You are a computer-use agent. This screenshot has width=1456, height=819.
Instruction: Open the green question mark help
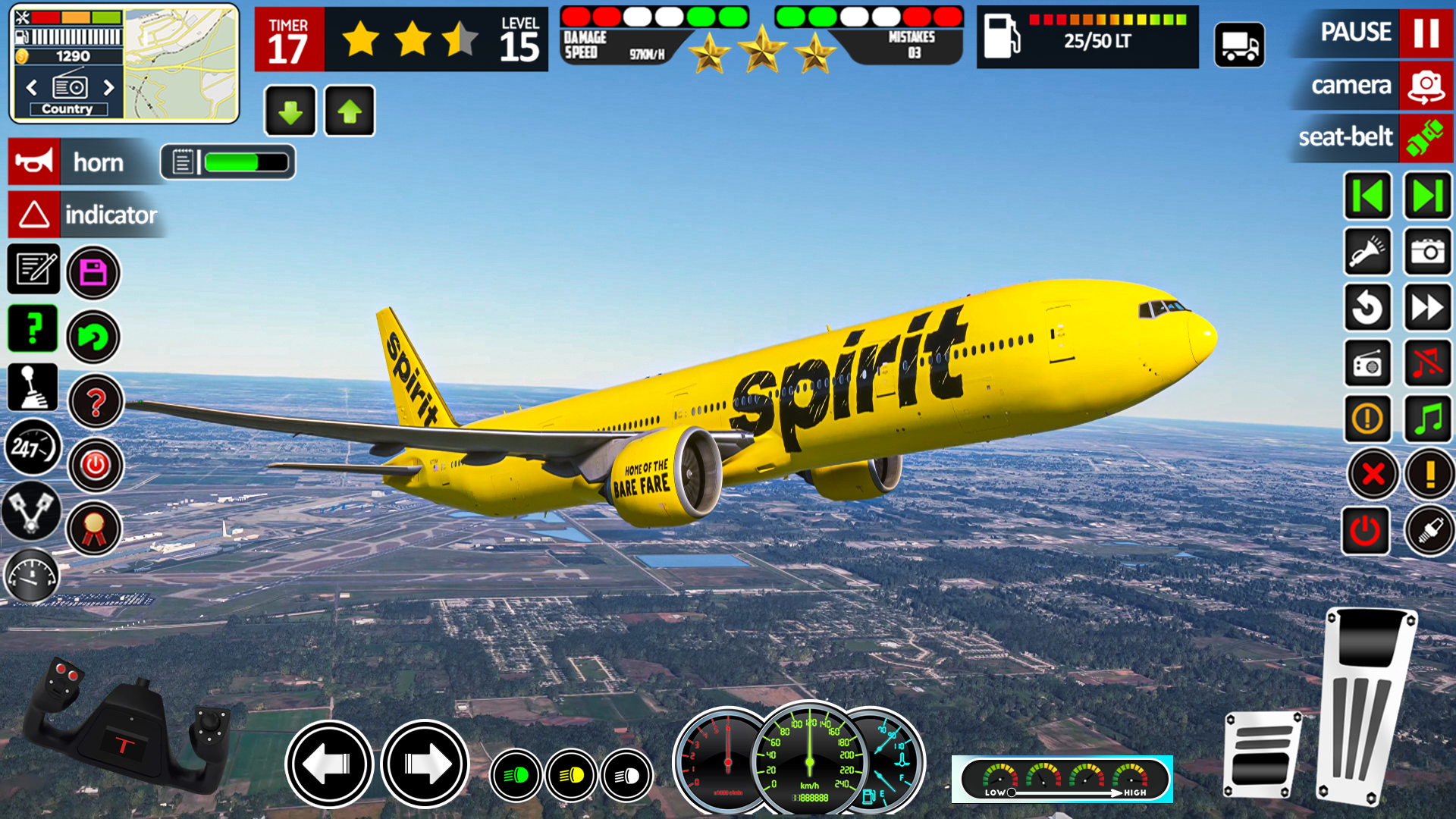[x=33, y=328]
